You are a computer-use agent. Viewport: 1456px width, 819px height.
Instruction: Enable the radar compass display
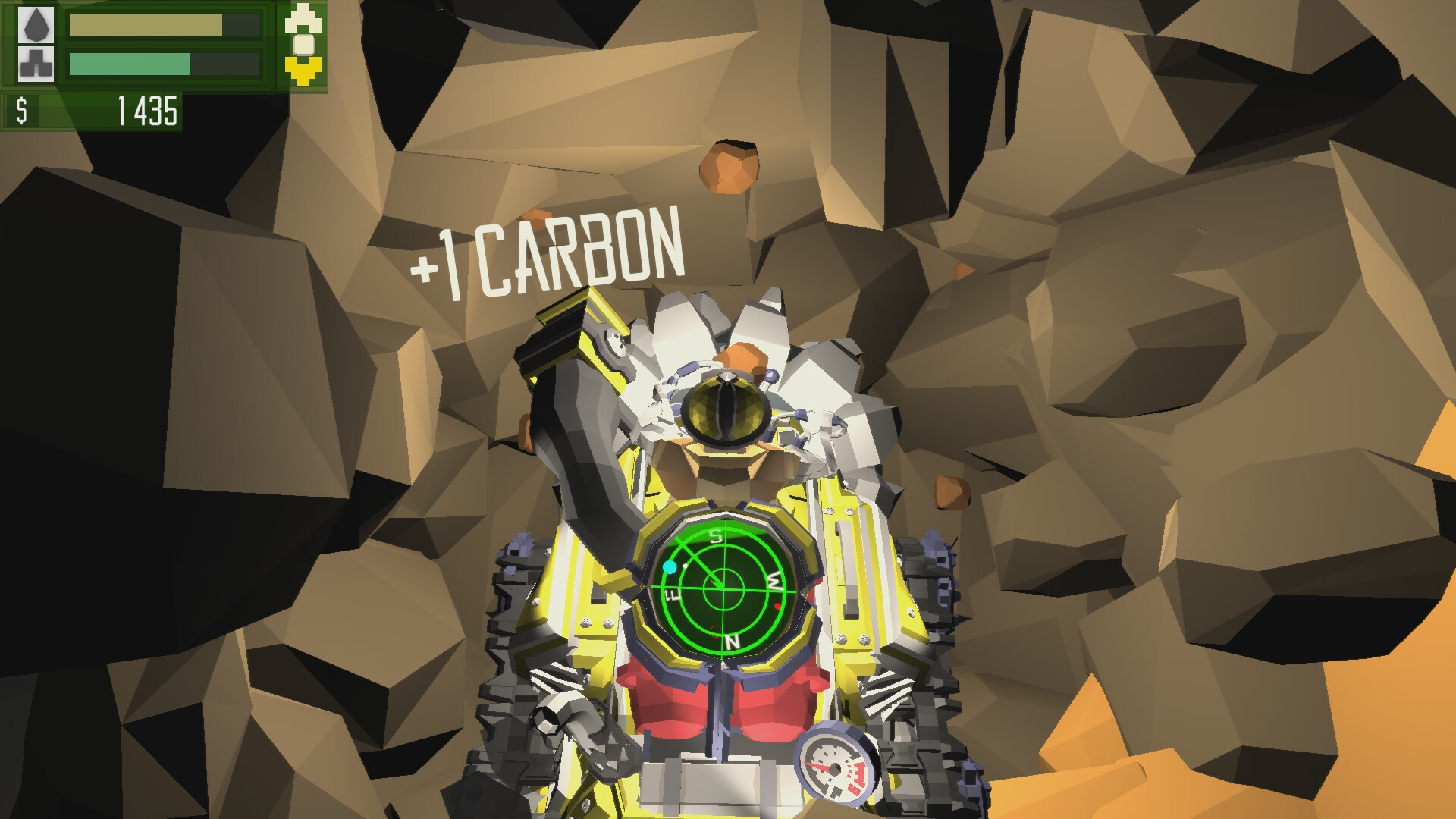pyautogui.click(x=723, y=588)
